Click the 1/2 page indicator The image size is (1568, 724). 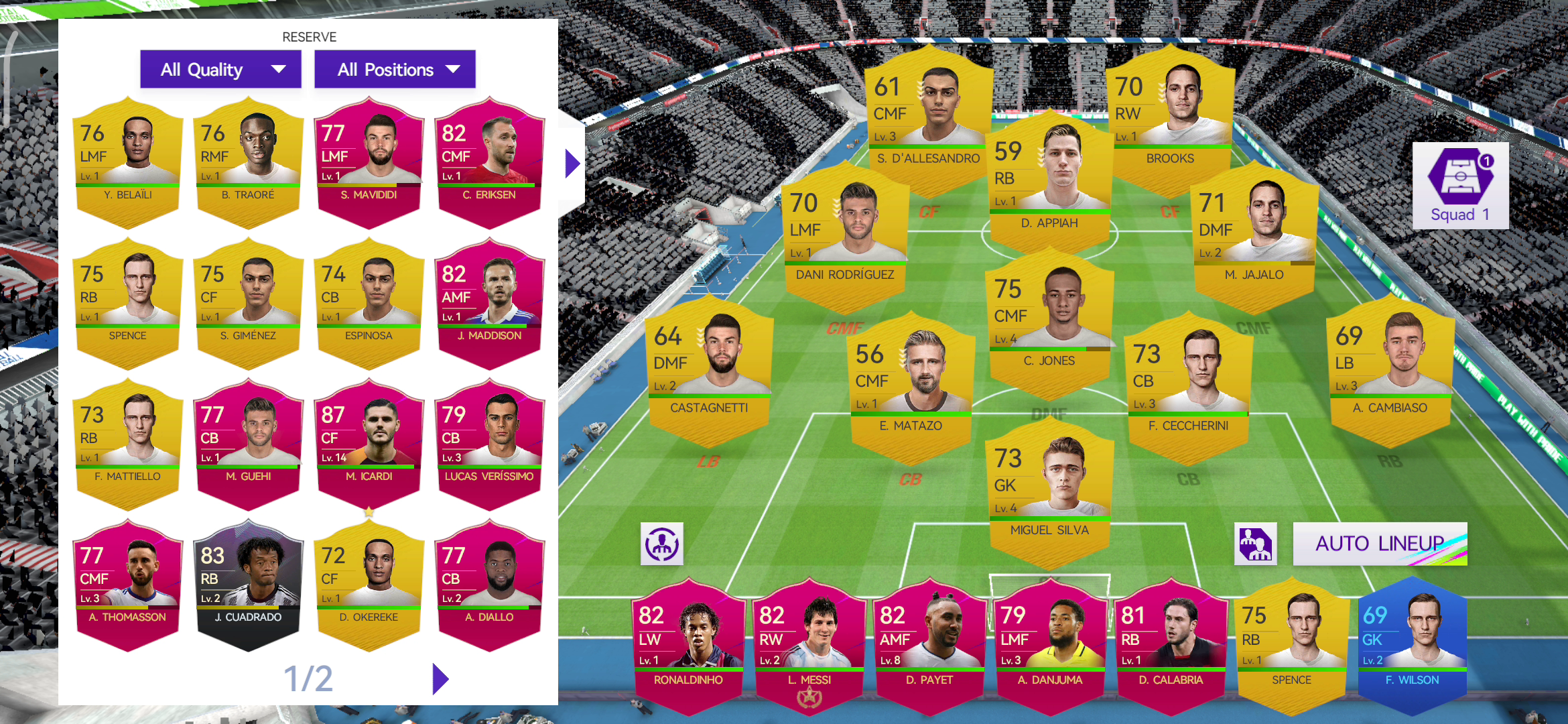coord(308,678)
